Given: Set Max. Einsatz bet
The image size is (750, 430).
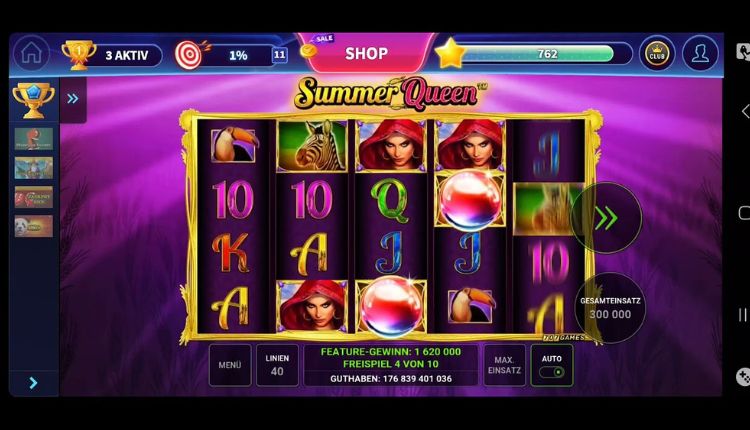Looking at the screenshot, I should 504,365.
